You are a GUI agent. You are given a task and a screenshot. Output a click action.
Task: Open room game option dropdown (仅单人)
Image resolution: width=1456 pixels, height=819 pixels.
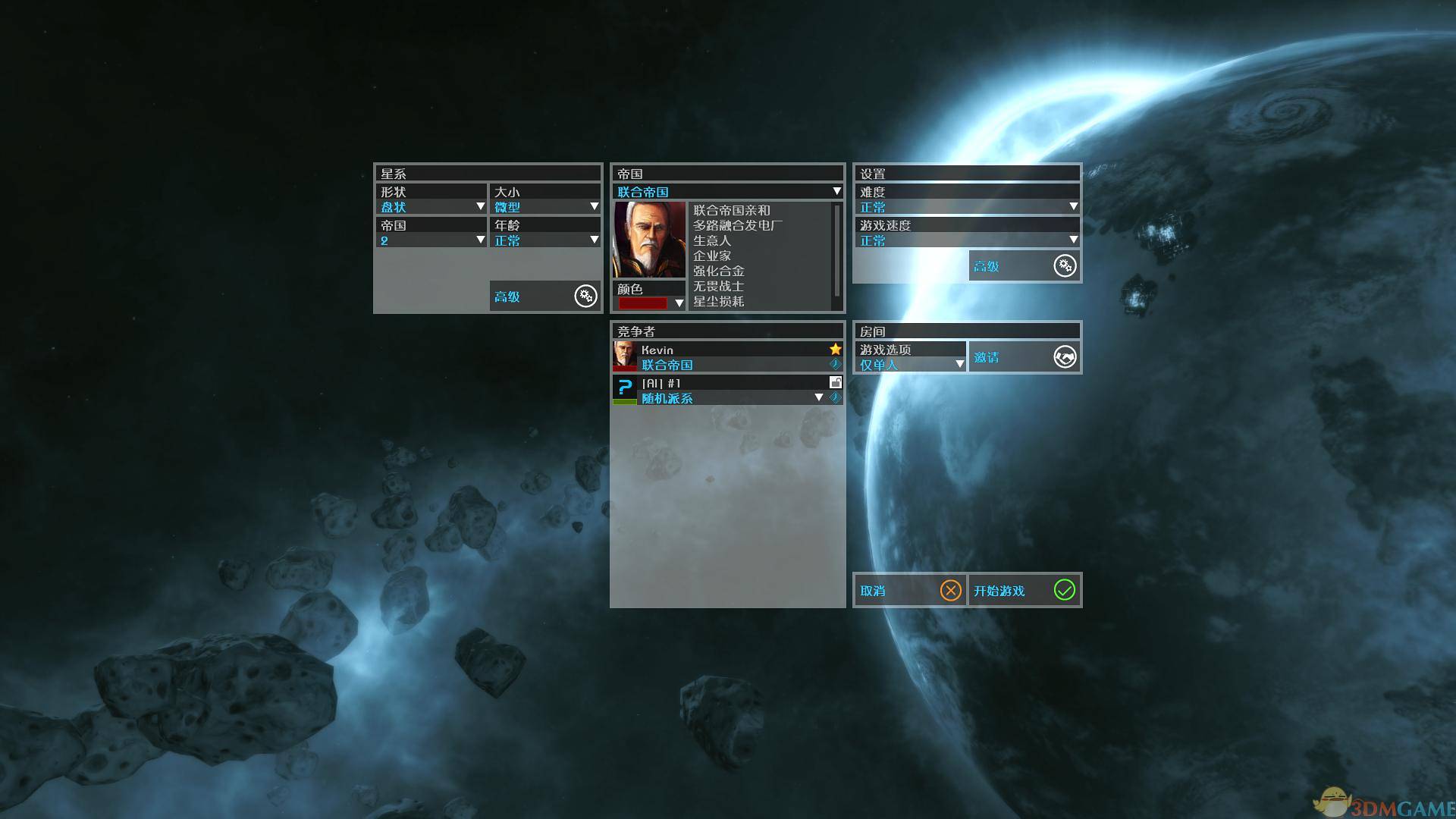point(910,365)
